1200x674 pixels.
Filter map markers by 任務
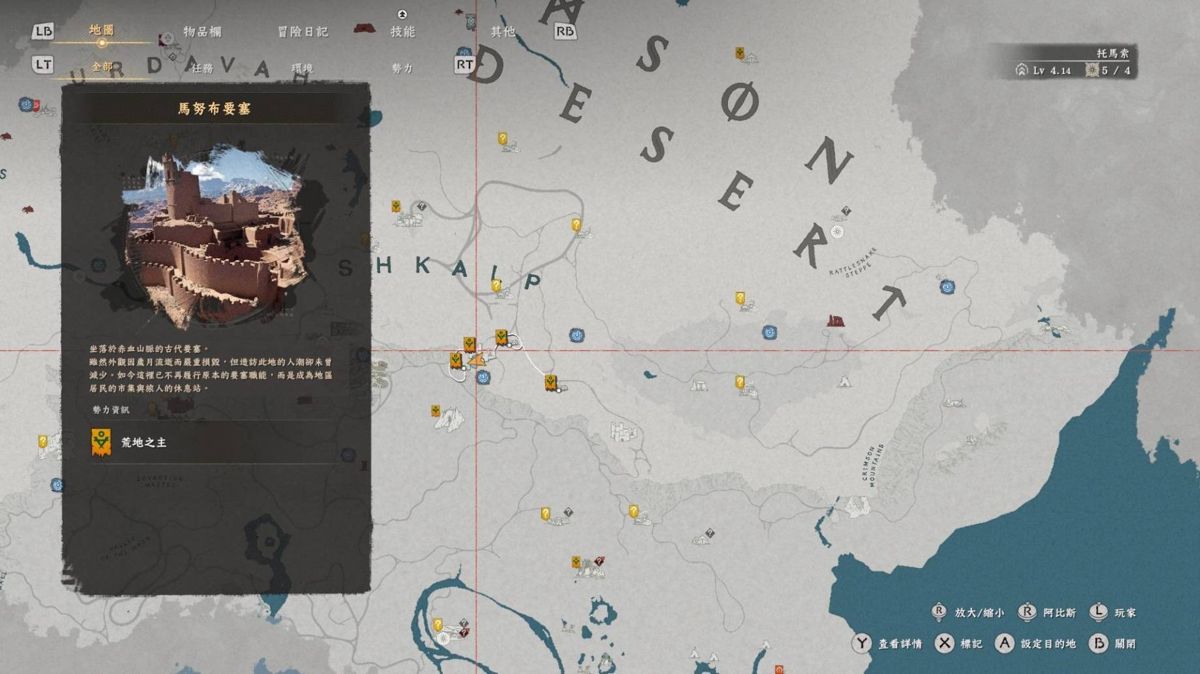(202, 67)
